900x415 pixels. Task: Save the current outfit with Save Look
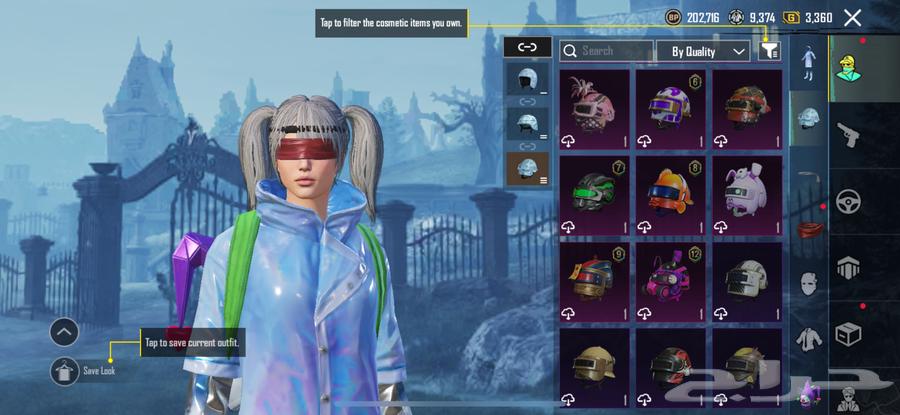[x=65, y=370]
